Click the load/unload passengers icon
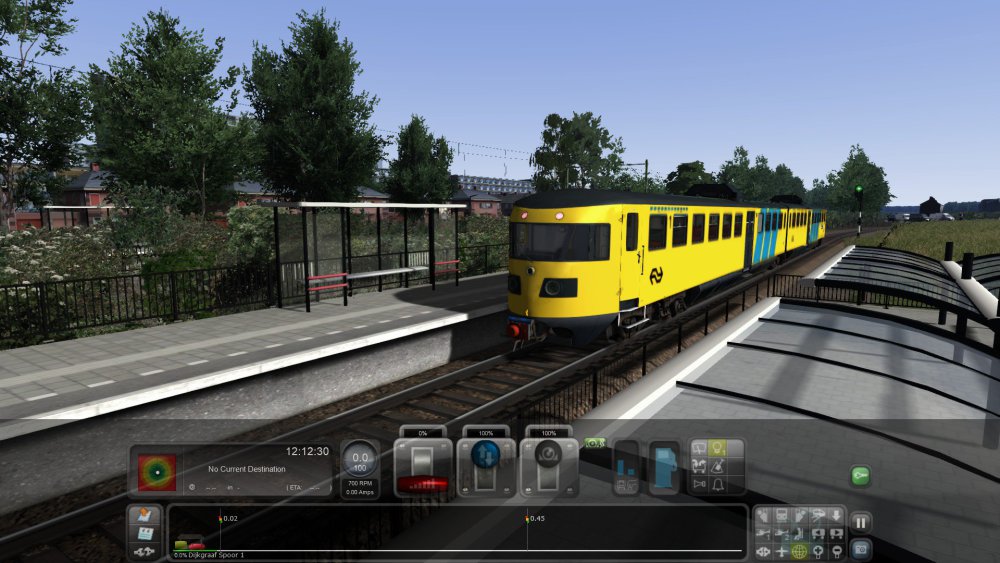This screenshot has height=563, width=1000. [x=626, y=468]
